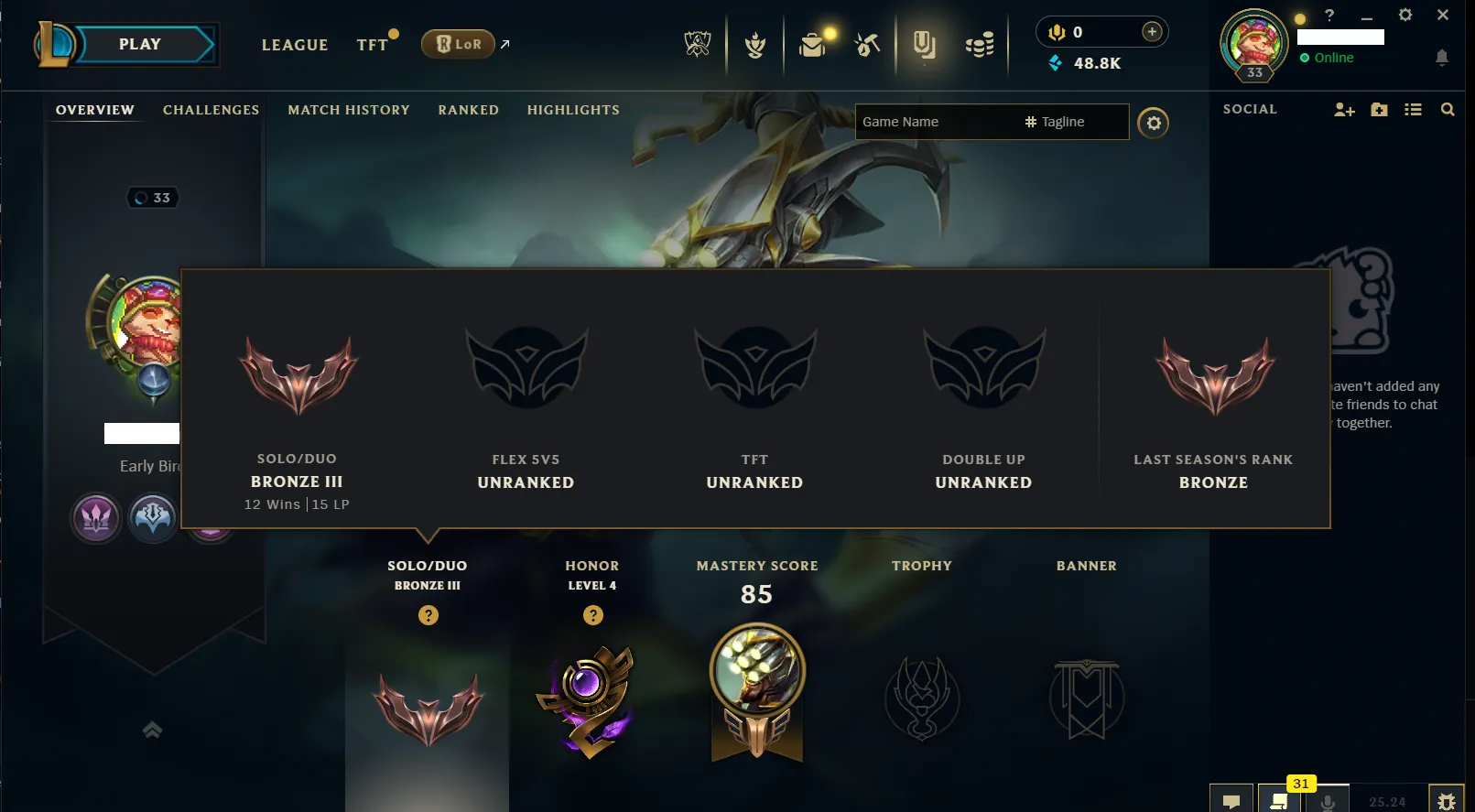The width and height of the screenshot is (1475, 812).
Task: Open the Esports hub icon
Action: [x=697, y=43]
